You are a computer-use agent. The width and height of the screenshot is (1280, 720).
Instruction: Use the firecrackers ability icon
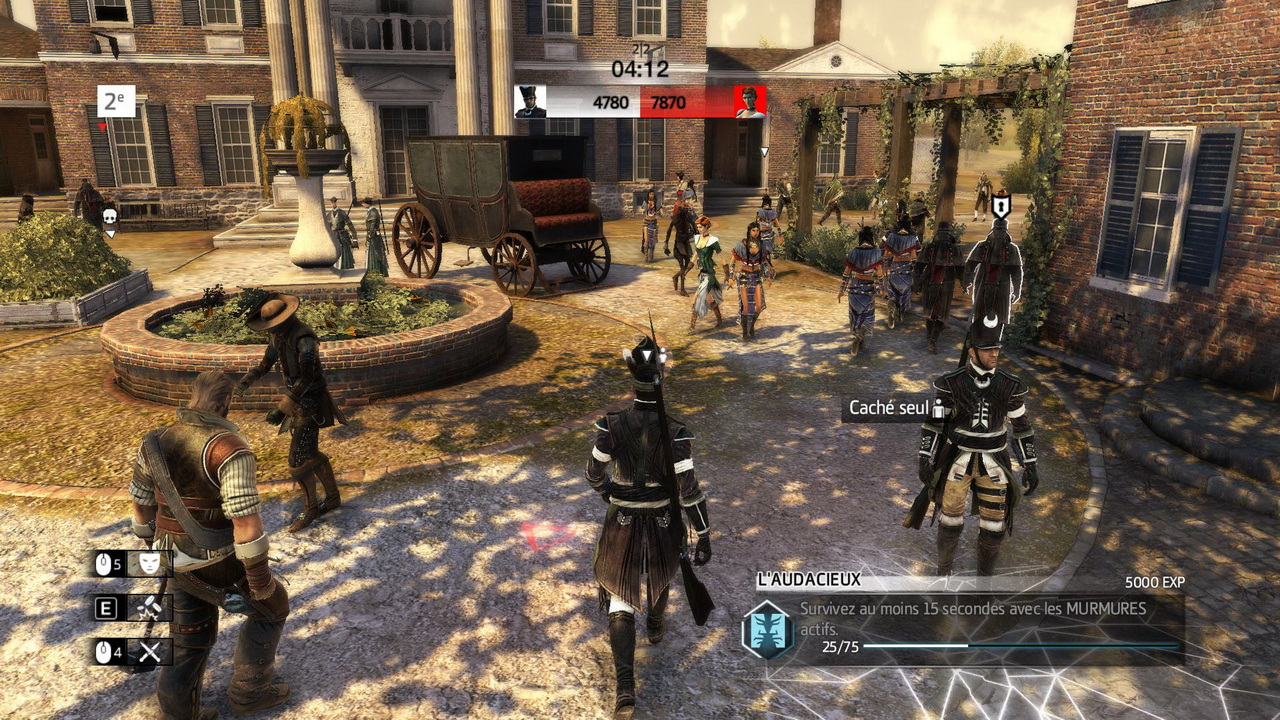150,608
